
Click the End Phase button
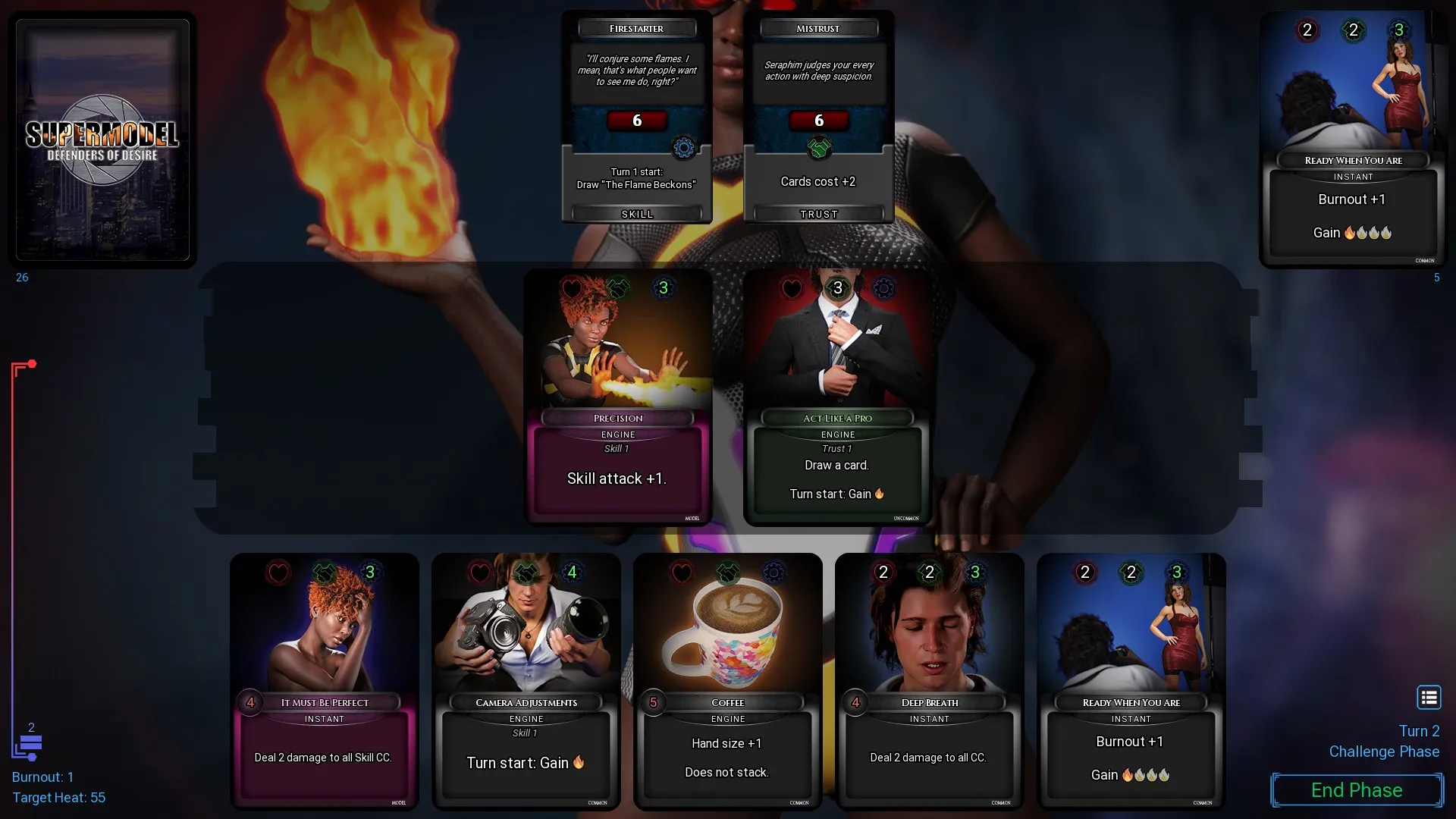tap(1357, 790)
